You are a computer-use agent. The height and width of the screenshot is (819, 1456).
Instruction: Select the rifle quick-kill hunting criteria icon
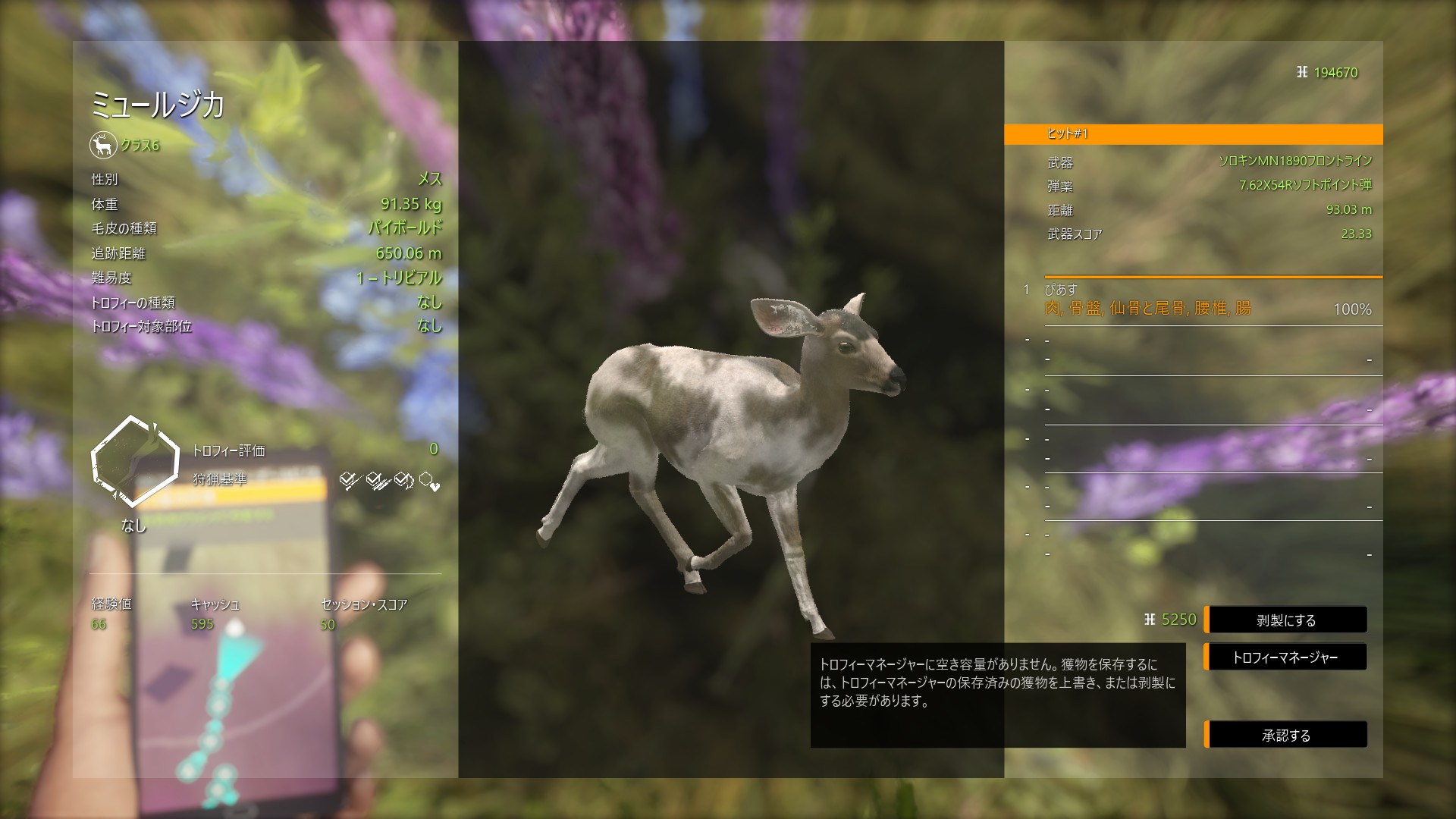coord(347,480)
